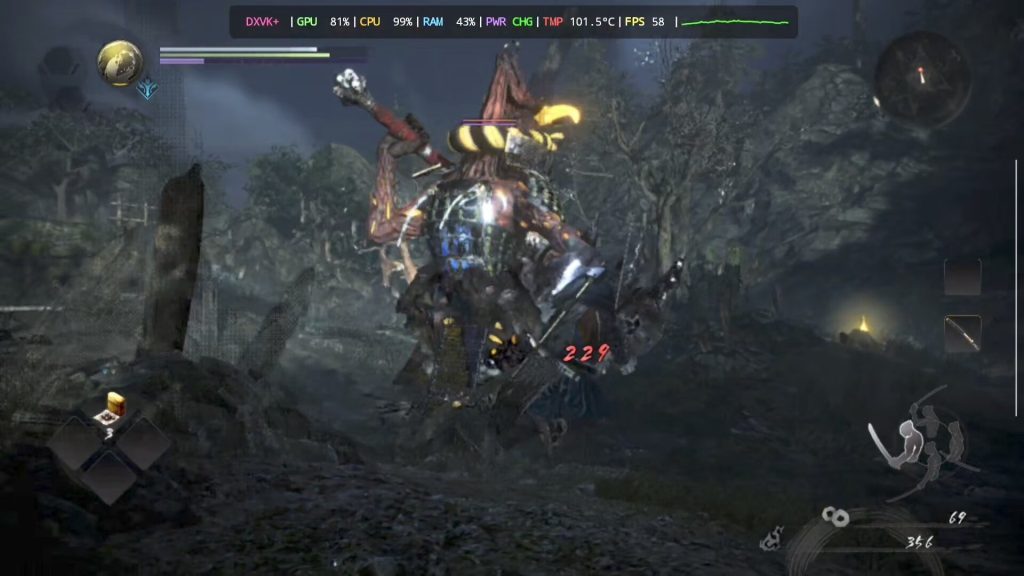Open the circular compass radar
The height and width of the screenshot is (576, 1024).
click(922, 77)
